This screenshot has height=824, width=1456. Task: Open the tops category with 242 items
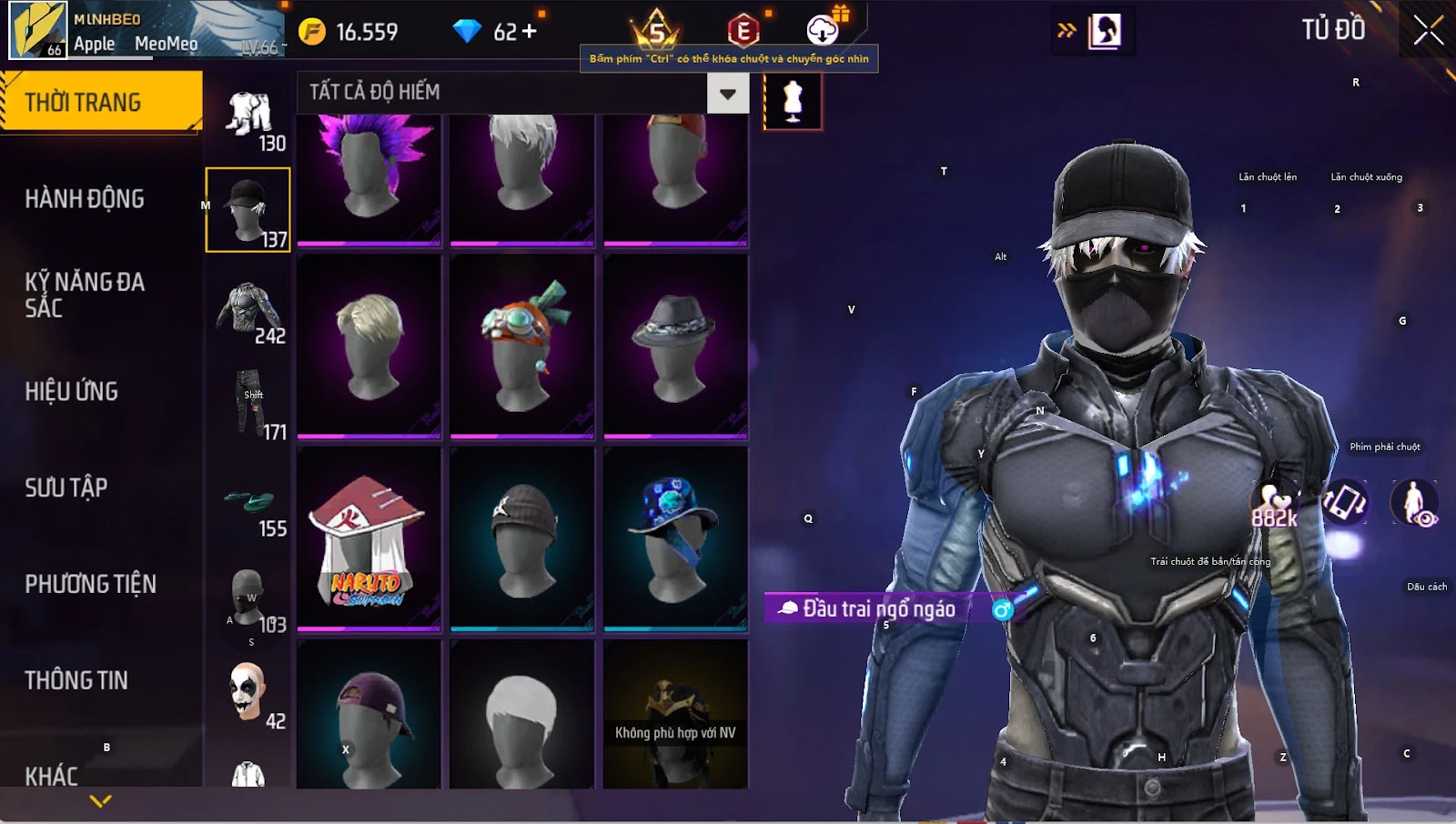248,312
